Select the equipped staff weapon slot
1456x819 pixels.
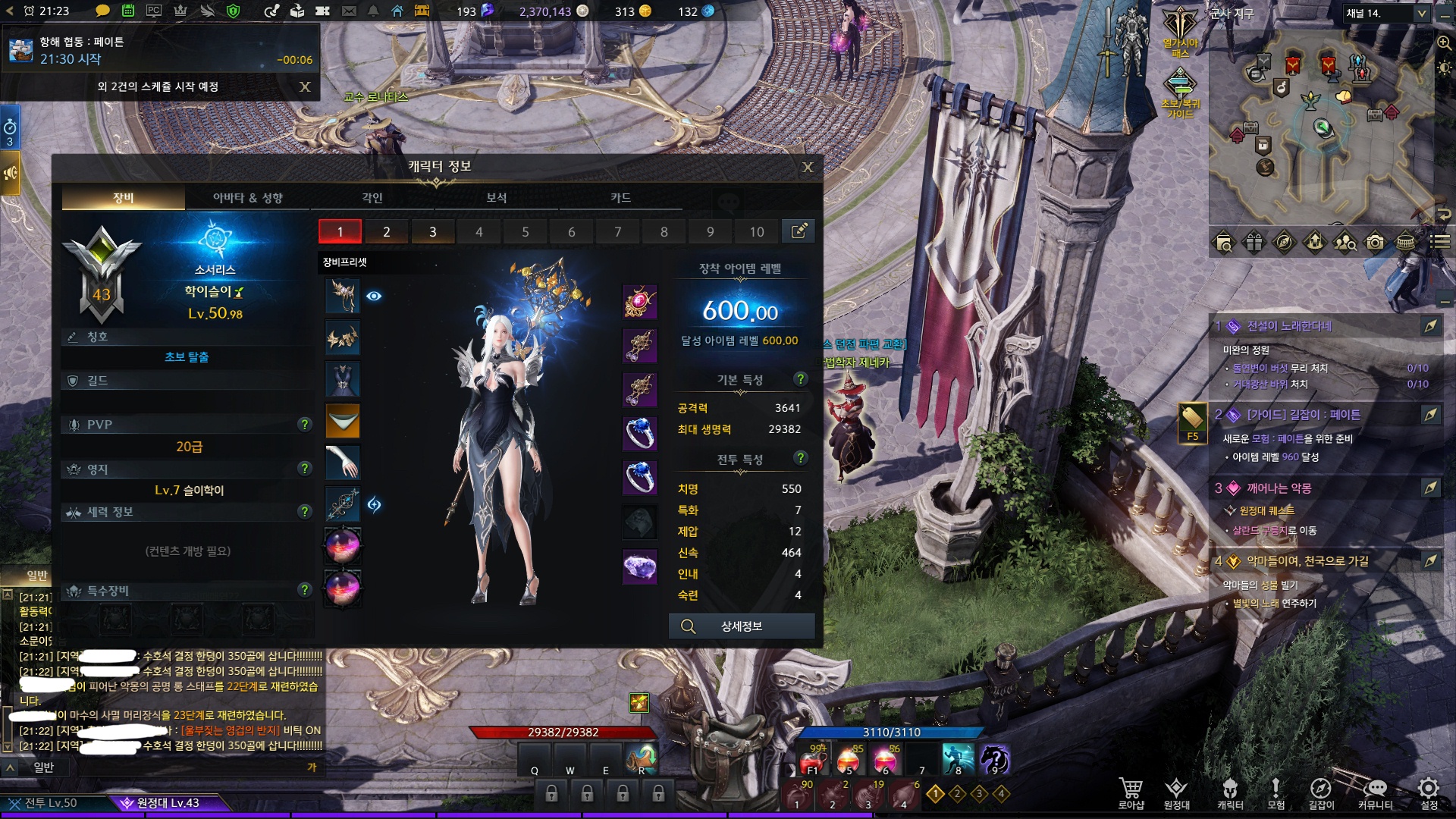pos(343,504)
